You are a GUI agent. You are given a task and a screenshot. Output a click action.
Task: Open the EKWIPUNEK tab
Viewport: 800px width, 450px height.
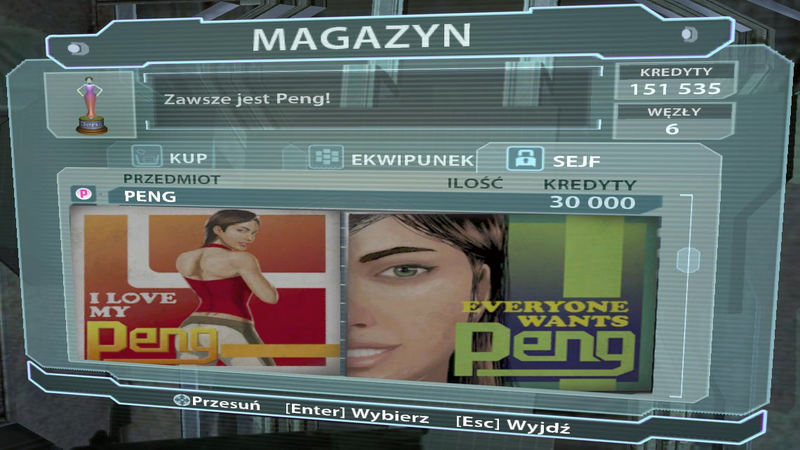tap(388, 159)
